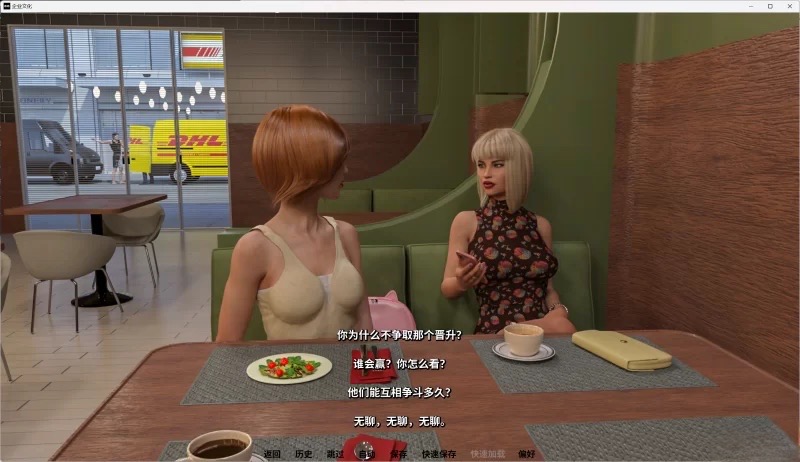This screenshot has height=462, width=800.
Task: Click 快速加载 to quick load
Action: click(487, 454)
